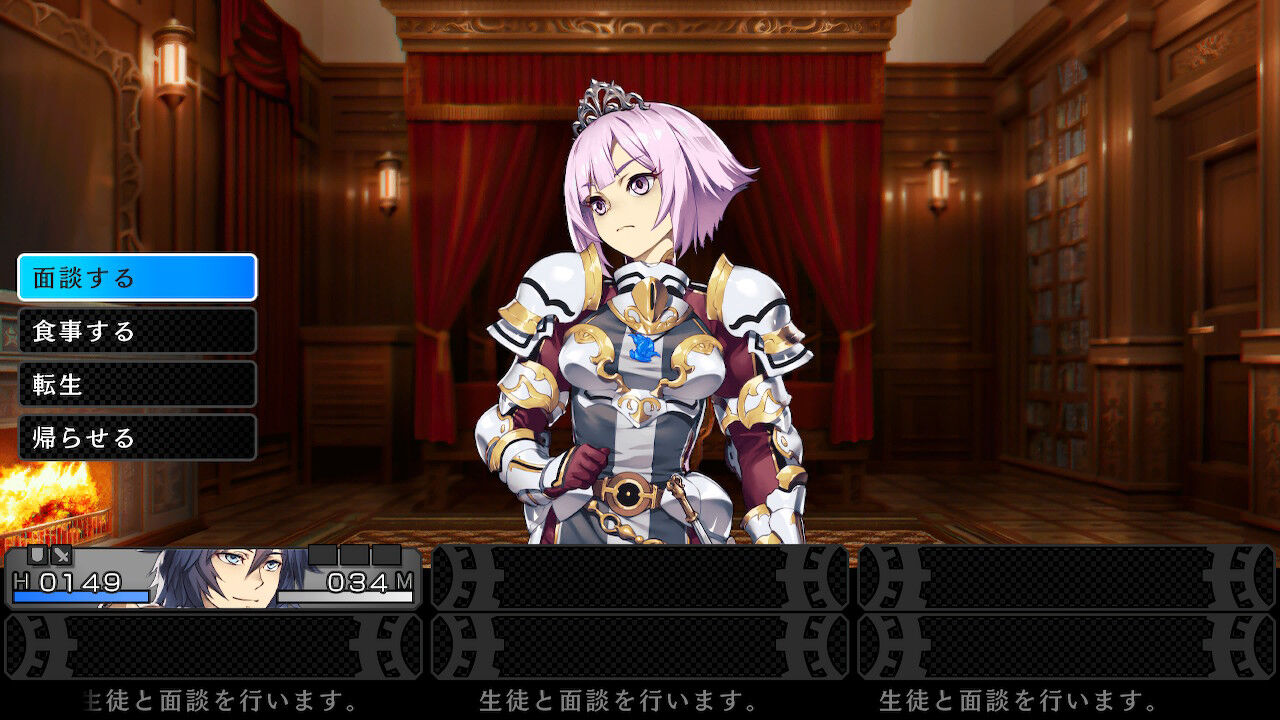This screenshot has height=720, width=1280.
Task: Select the 転生 command
Action: (137, 385)
